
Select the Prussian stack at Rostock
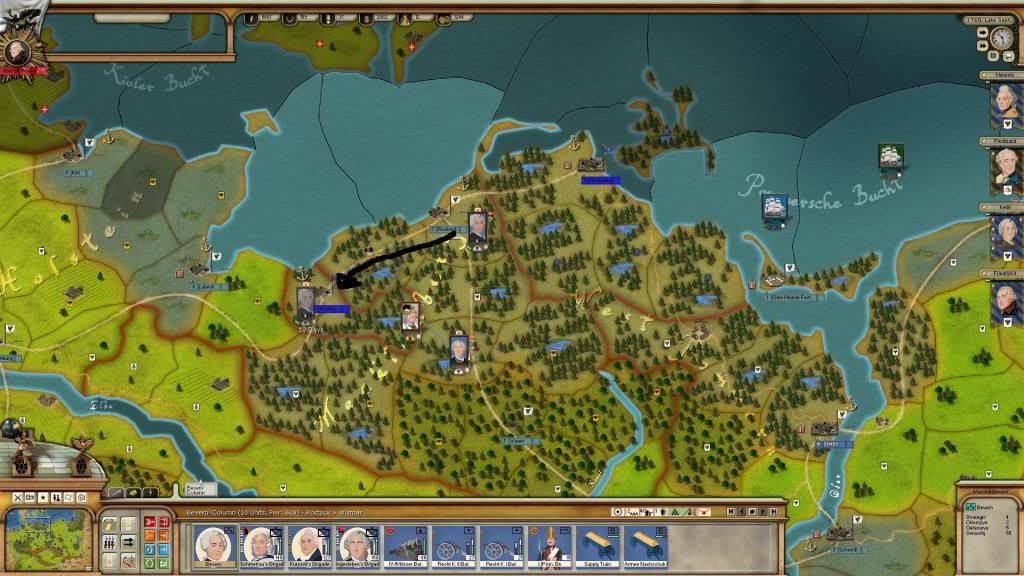pos(477,231)
